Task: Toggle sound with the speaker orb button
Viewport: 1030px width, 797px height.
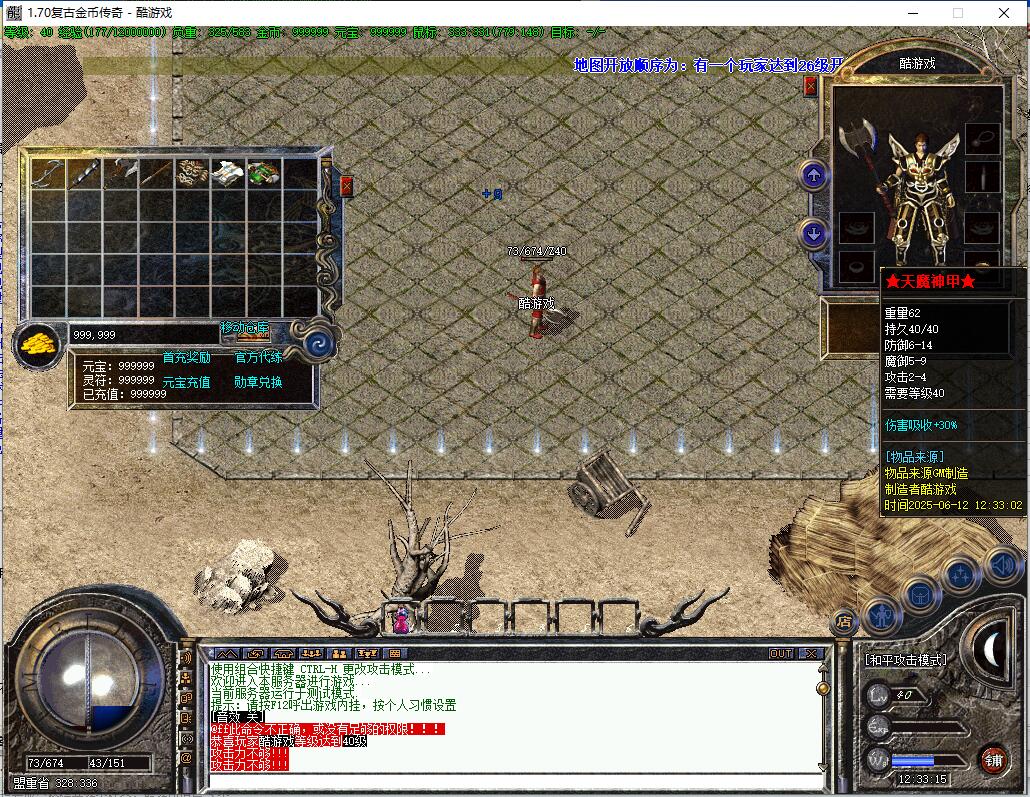Action: [x=1001, y=566]
